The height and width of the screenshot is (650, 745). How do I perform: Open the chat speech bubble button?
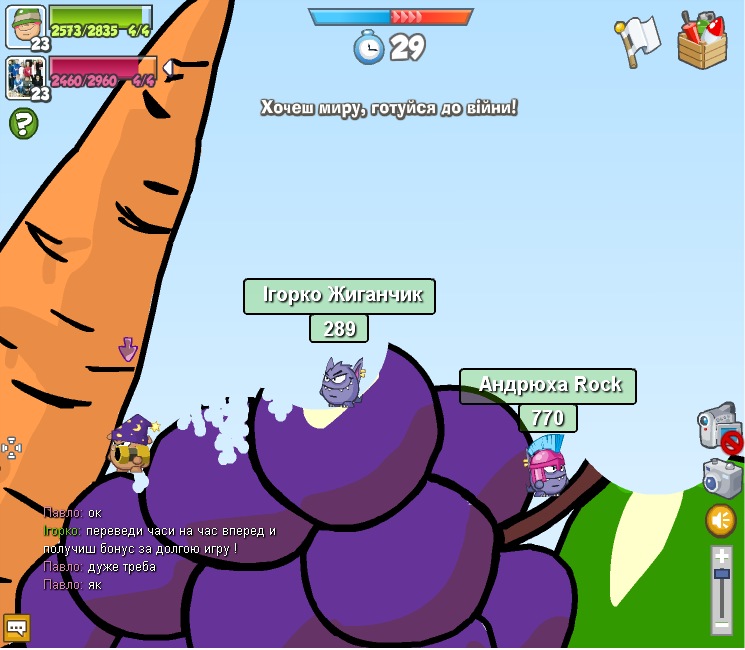[x=17, y=628]
